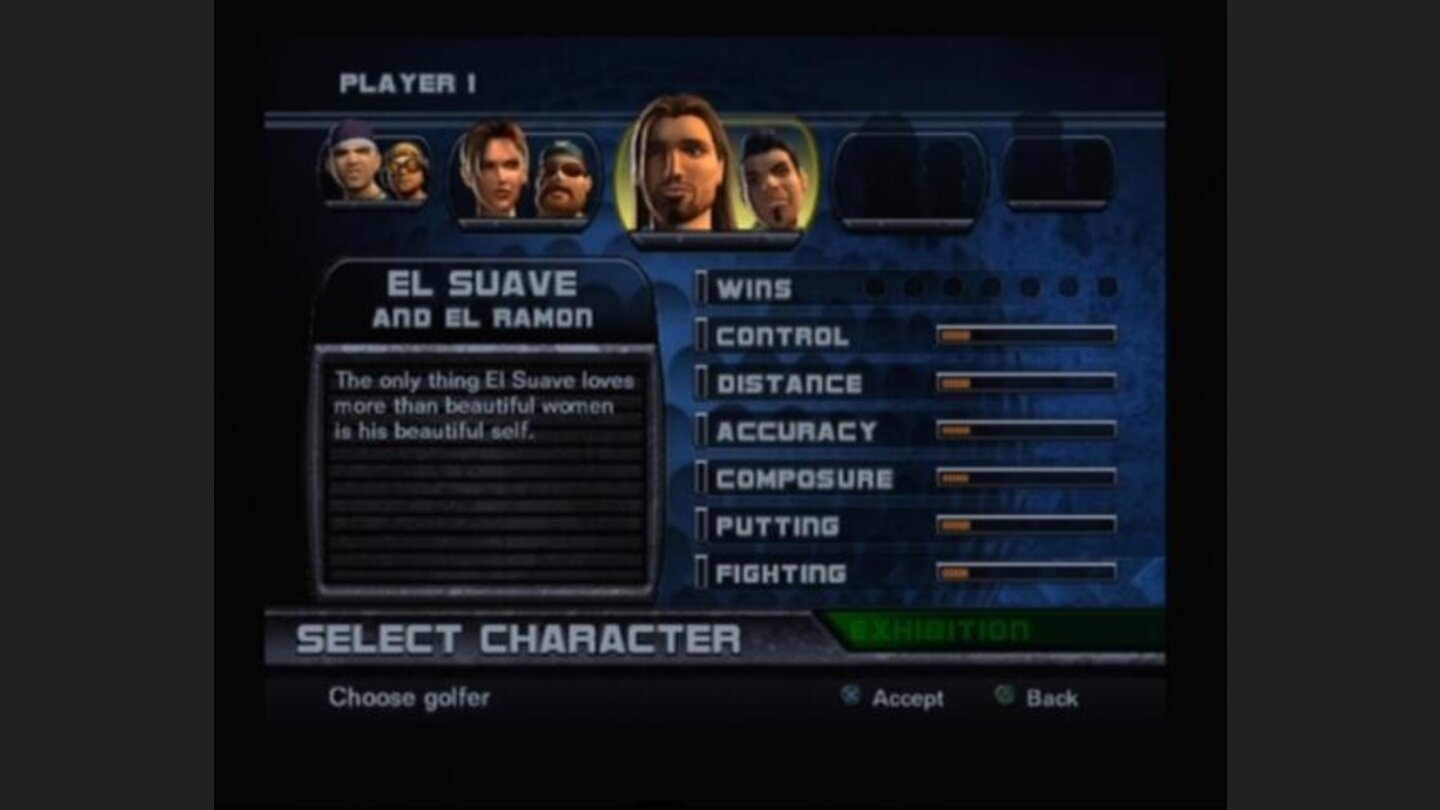Select the character with the blue bandana portrait
This screenshot has height=810, width=1440.
355,165
